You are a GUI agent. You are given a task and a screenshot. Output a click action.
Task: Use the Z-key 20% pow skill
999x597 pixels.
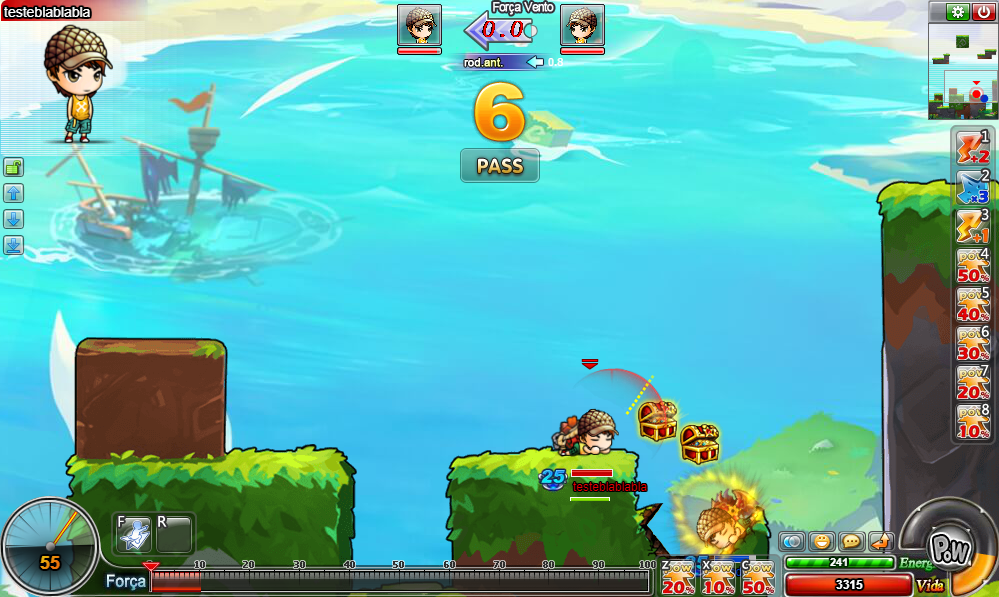677,579
